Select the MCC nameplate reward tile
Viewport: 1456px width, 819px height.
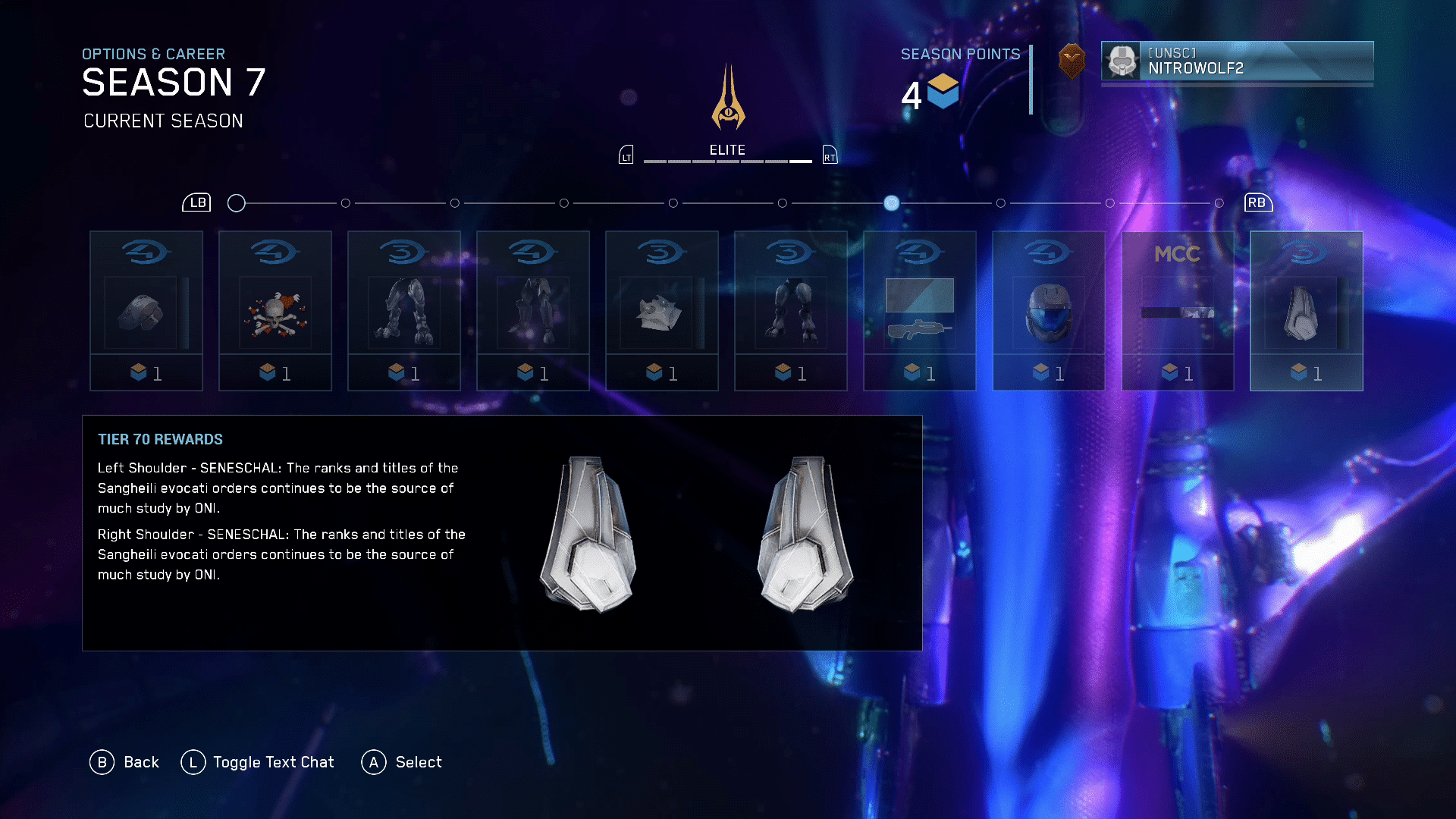[x=1178, y=311]
